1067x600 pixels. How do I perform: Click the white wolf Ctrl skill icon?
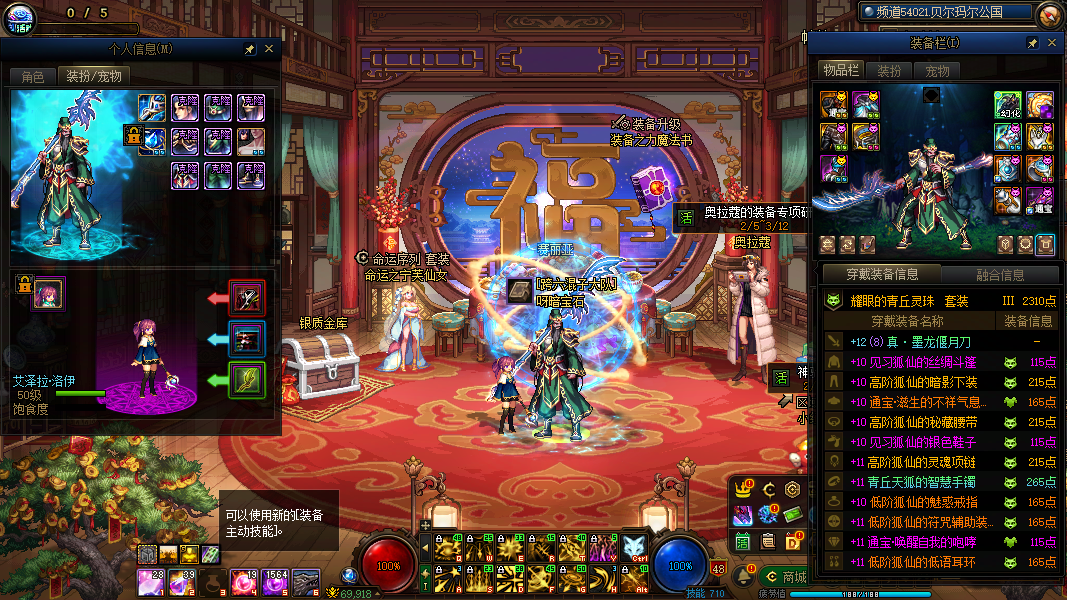(x=635, y=548)
